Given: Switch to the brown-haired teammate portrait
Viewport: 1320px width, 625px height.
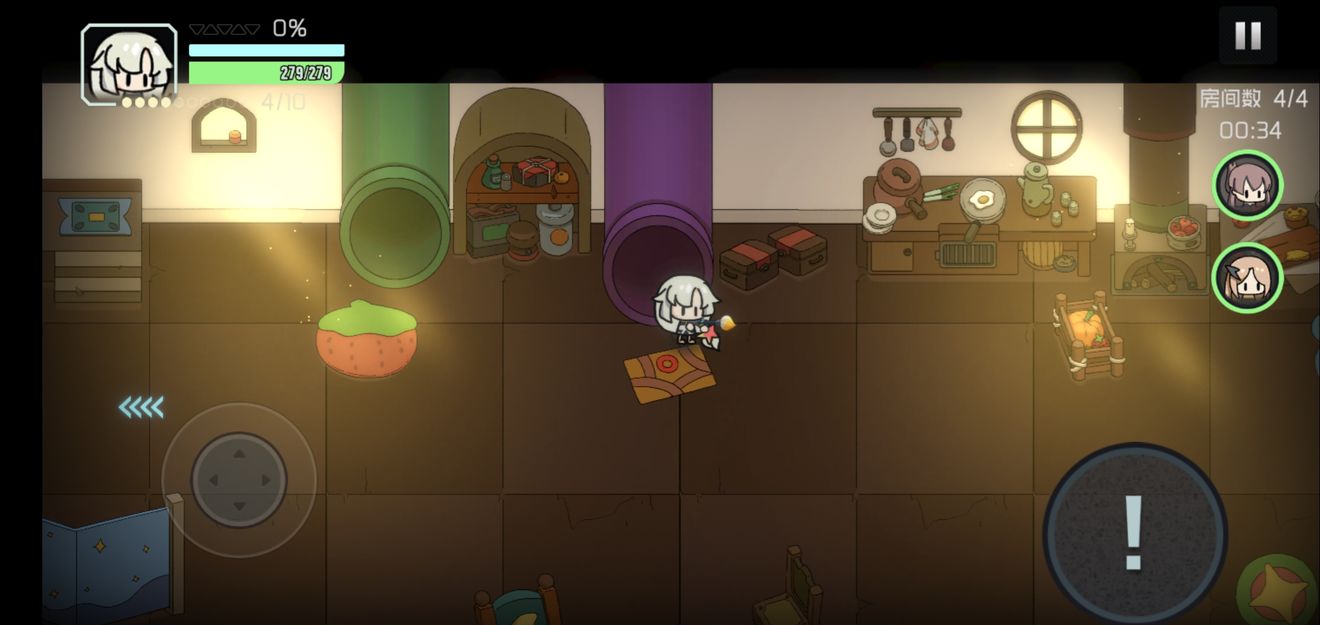Looking at the screenshot, I should click(1246, 277).
